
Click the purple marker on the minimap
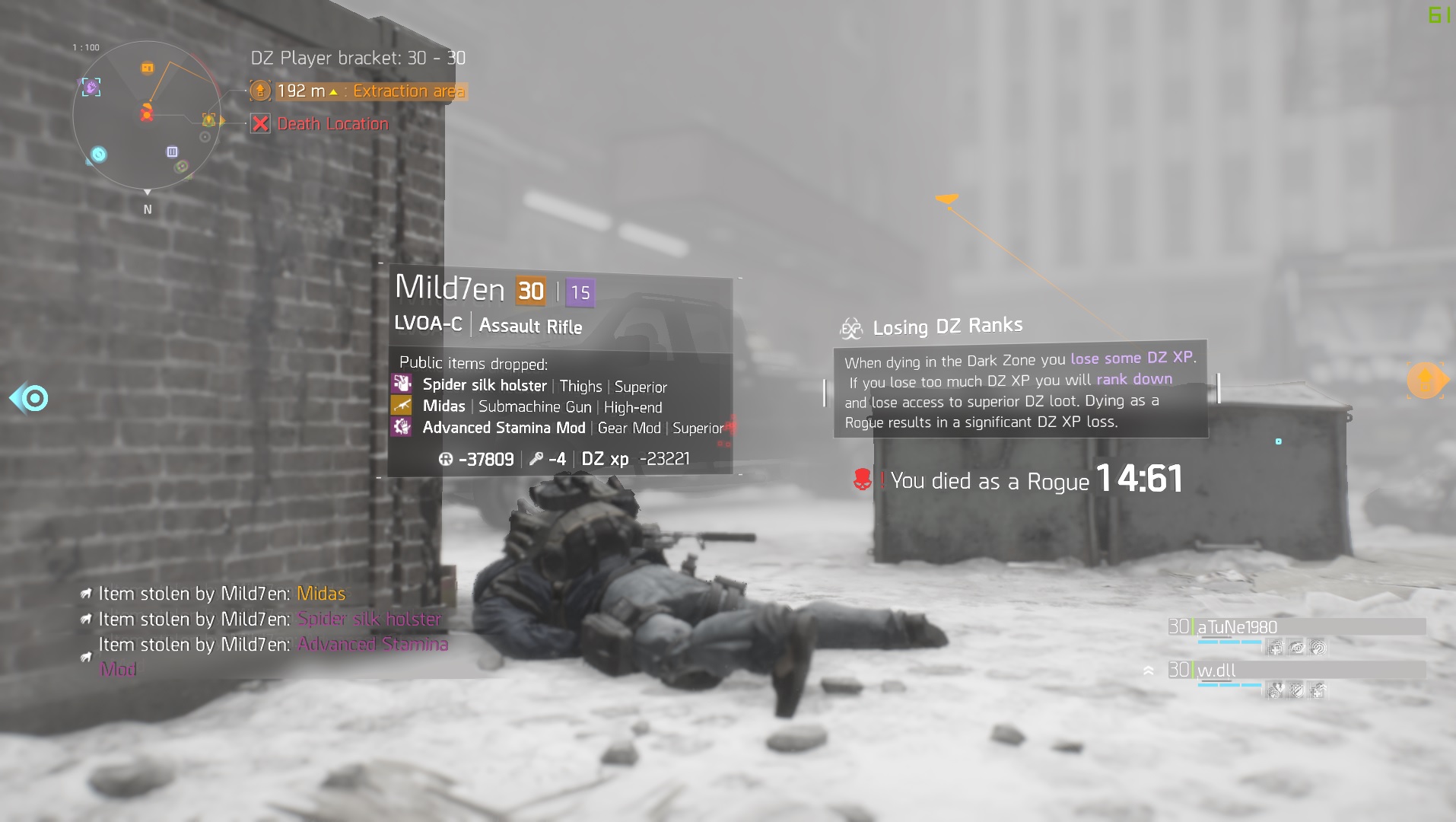[x=91, y=88]
